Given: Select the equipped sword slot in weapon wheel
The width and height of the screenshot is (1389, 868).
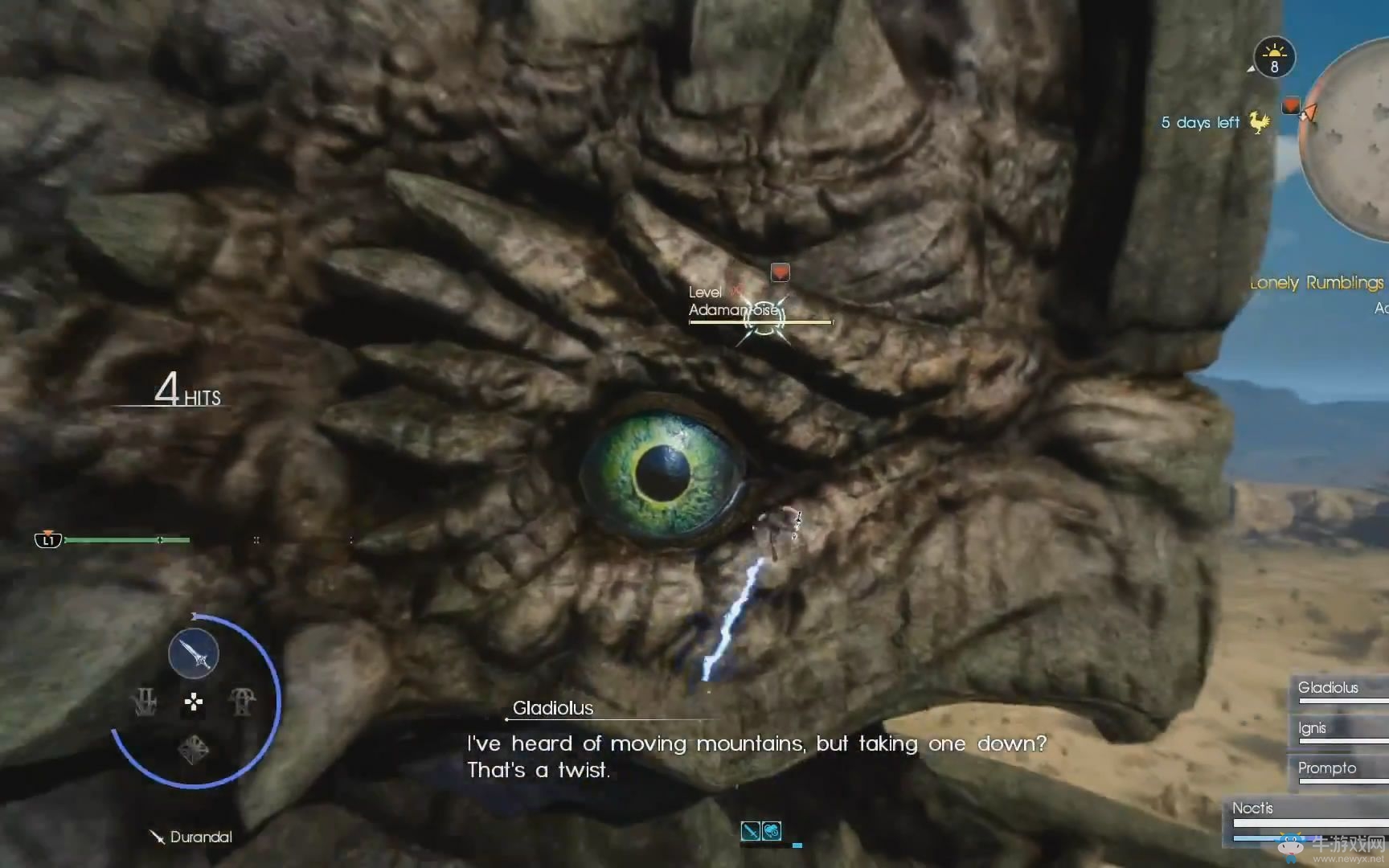Looking at the screenshot, I should click(x=194, y=653).
